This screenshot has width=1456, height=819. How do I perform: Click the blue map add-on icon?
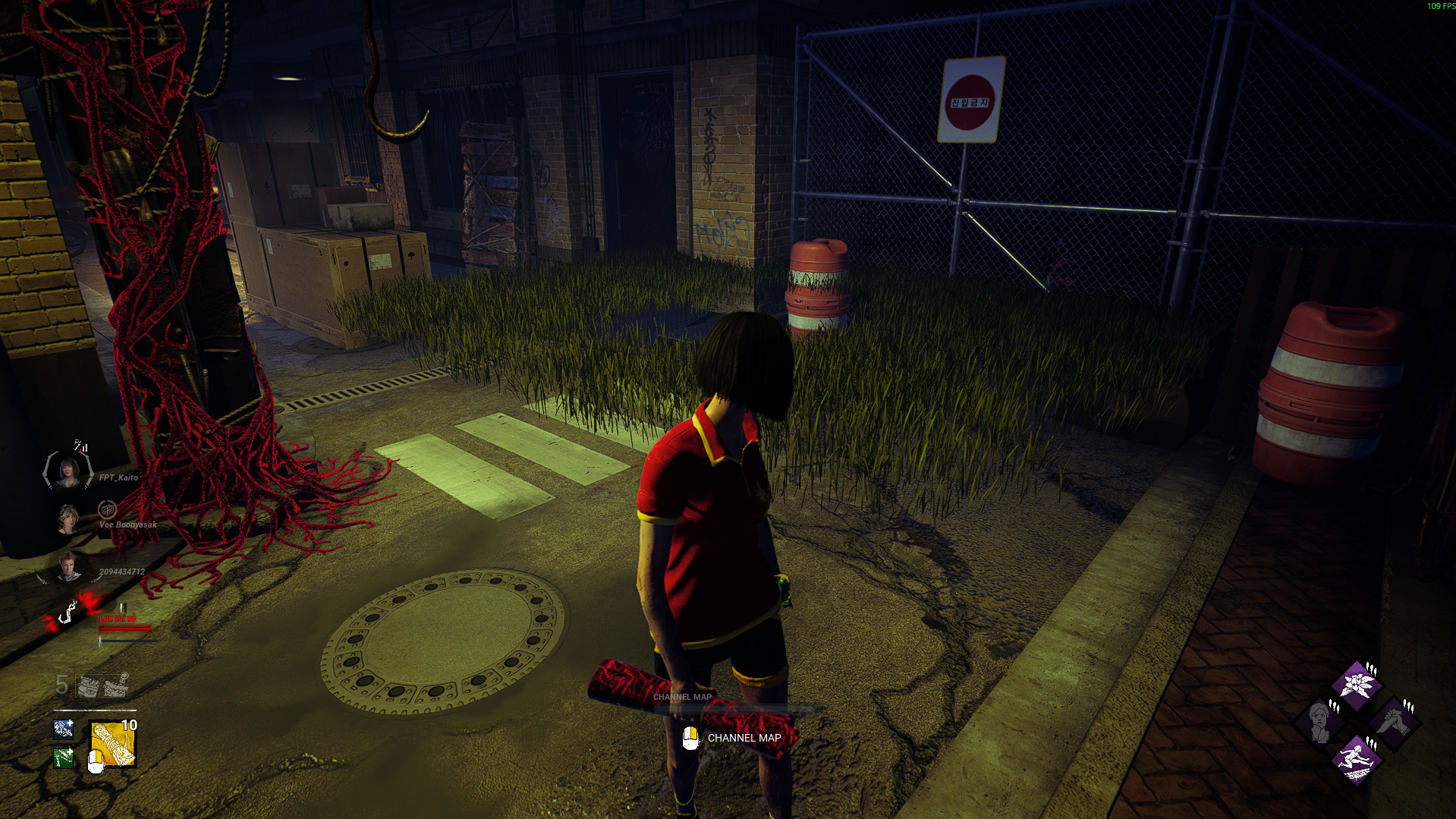point(64,729)
